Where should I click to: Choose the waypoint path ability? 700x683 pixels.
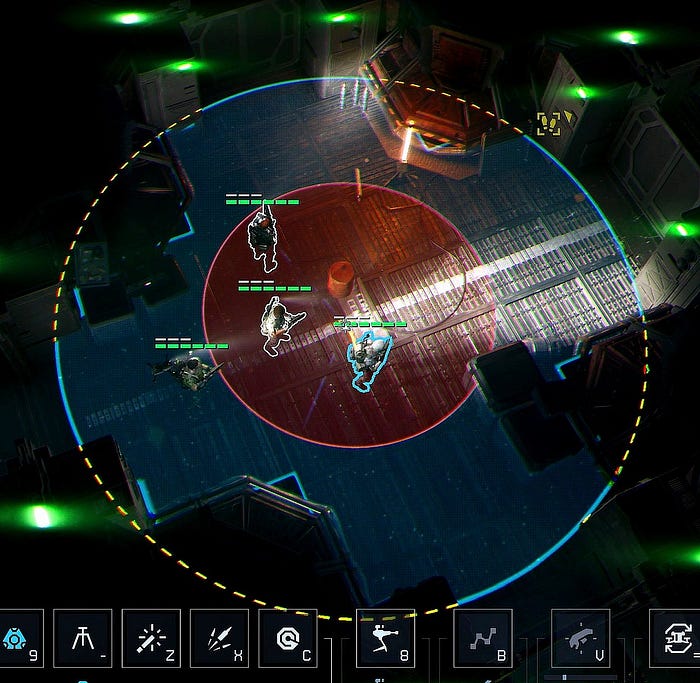pyautogui.click(x=483, y=637)
